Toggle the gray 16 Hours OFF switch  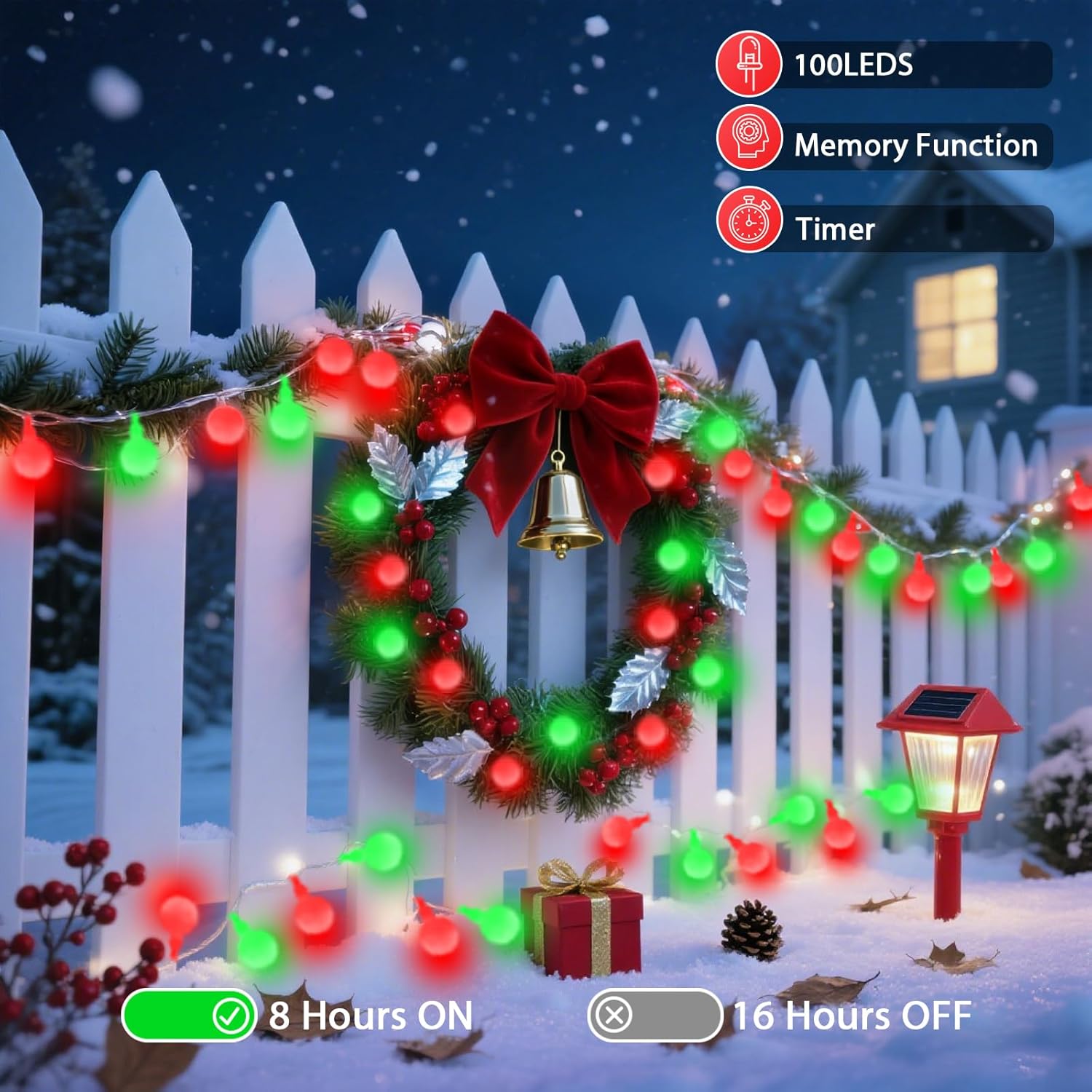[x=655, y=1015]
